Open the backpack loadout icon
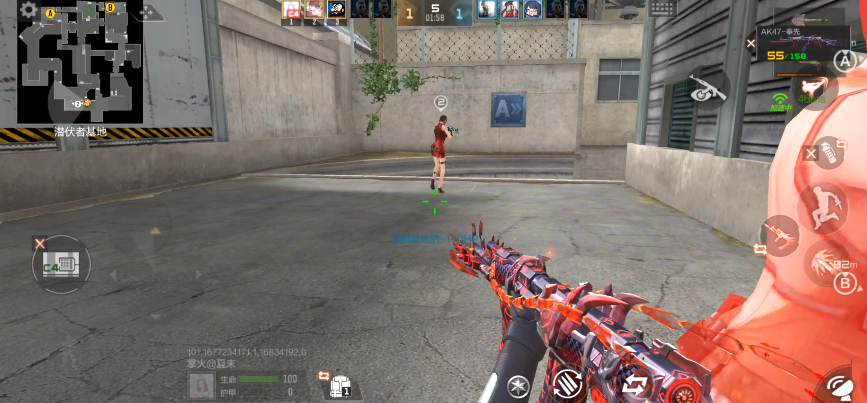This screenshot has height=403, width=867. [341, 385]
